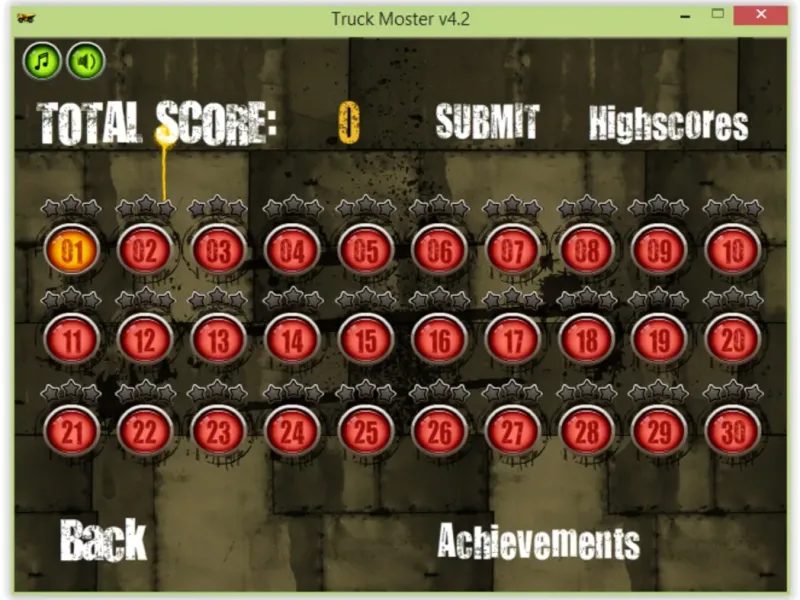Open the Achievements page
The image size is (800, 600).
tap(538, 541)
